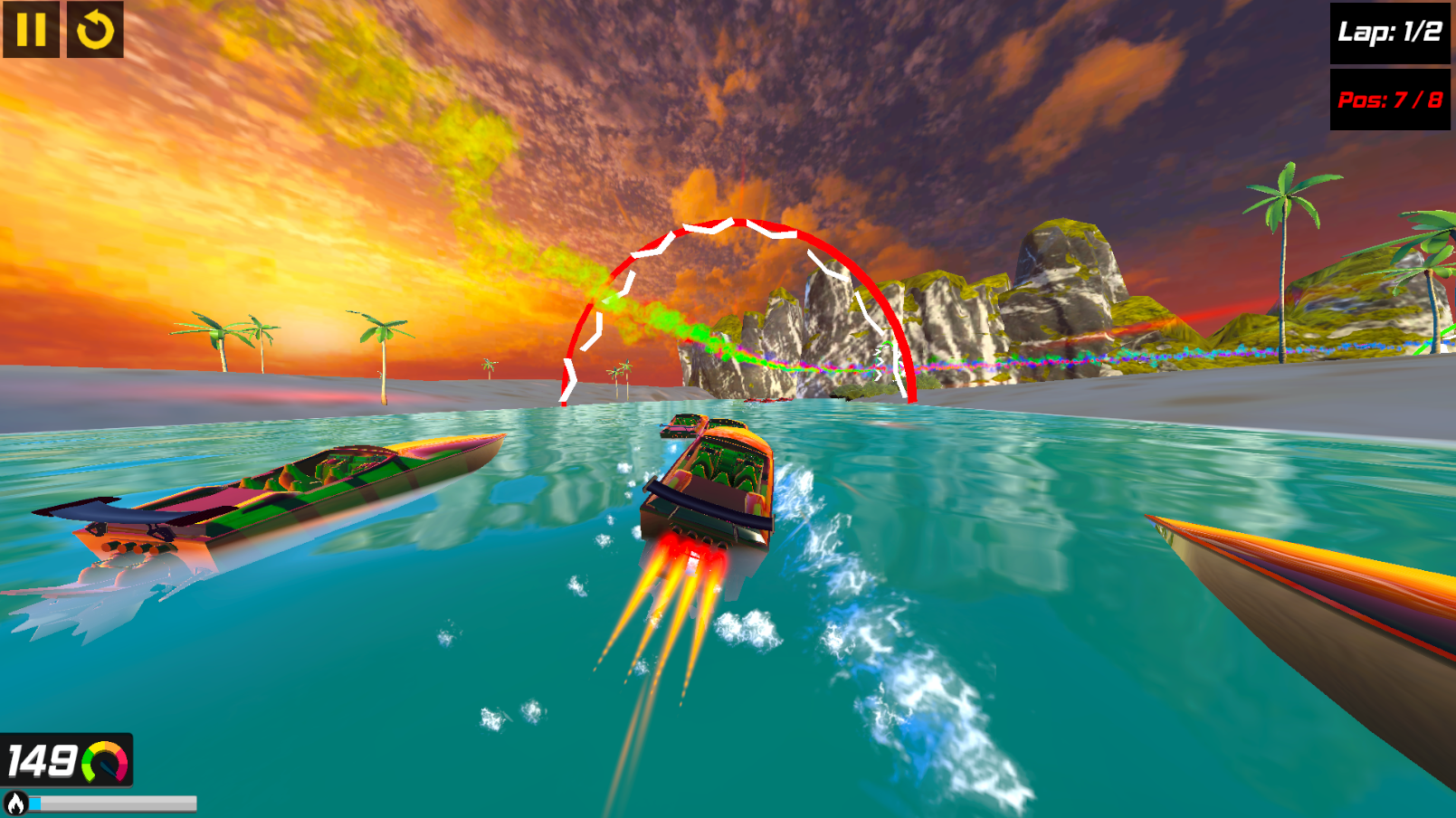Select the pause button in the top-left corner

(30, 30)
